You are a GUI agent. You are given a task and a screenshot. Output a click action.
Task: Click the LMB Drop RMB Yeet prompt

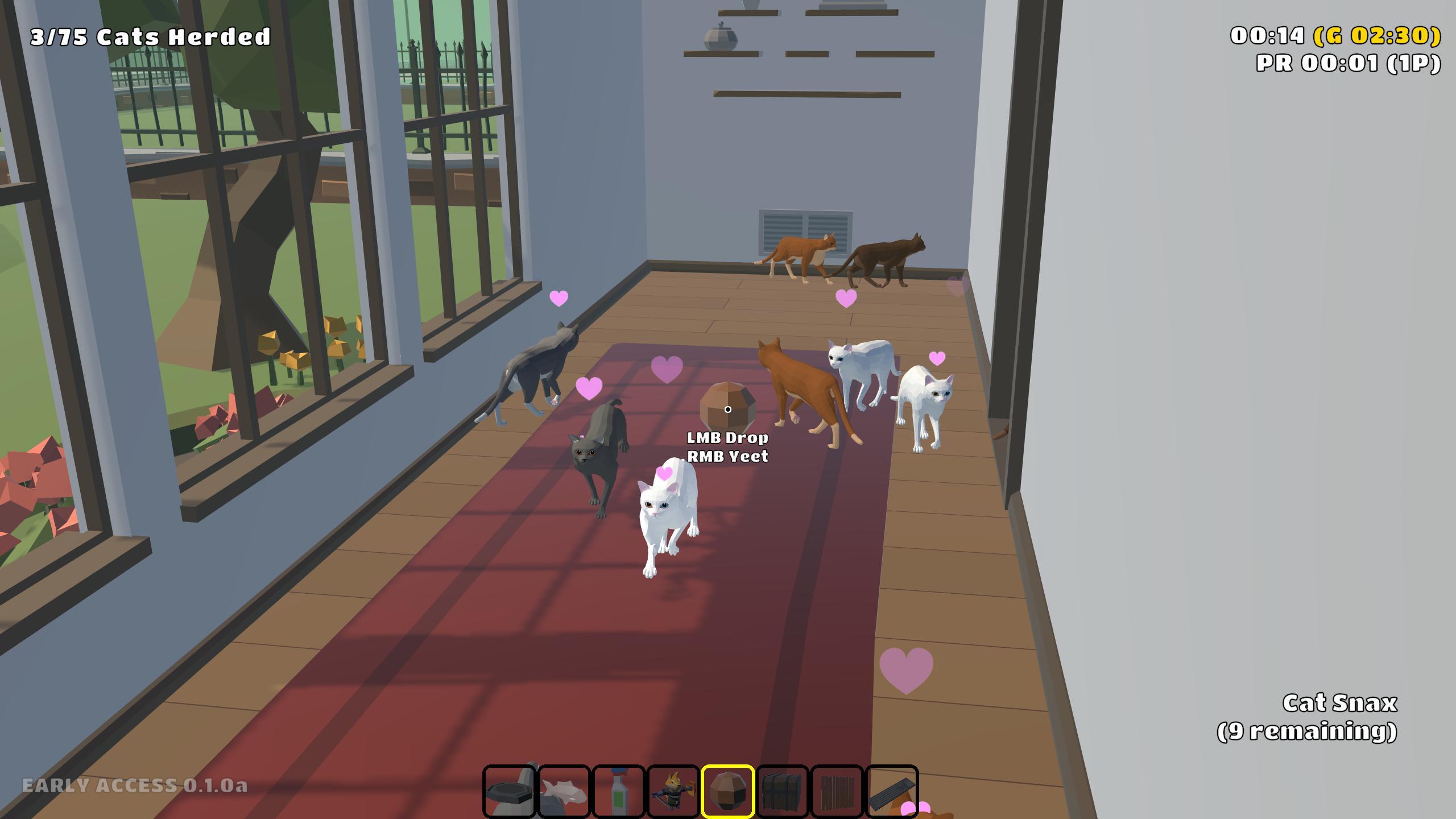[x=728, y=448]
